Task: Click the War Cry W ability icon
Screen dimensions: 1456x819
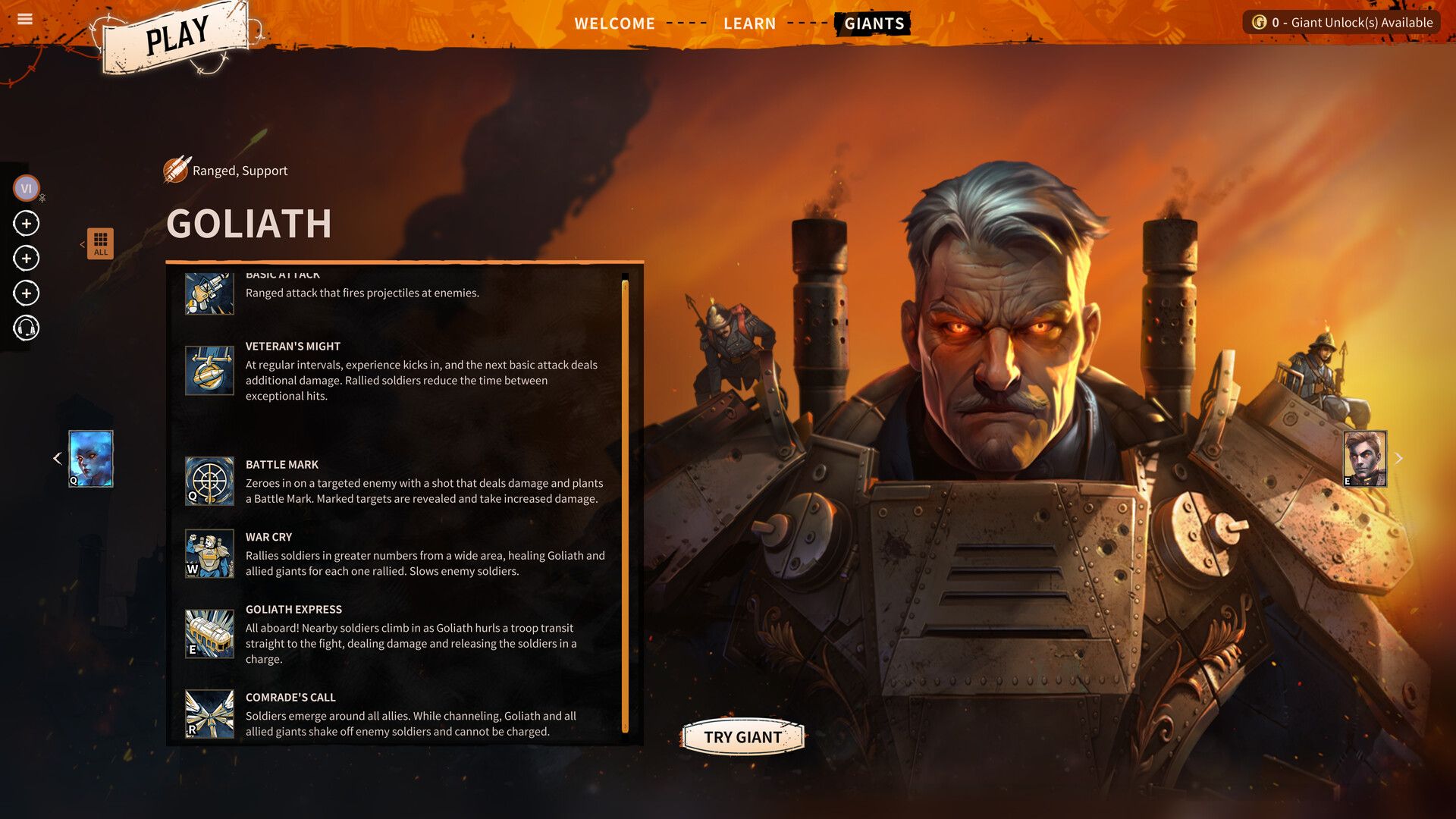Action: [x=209, y=554]
